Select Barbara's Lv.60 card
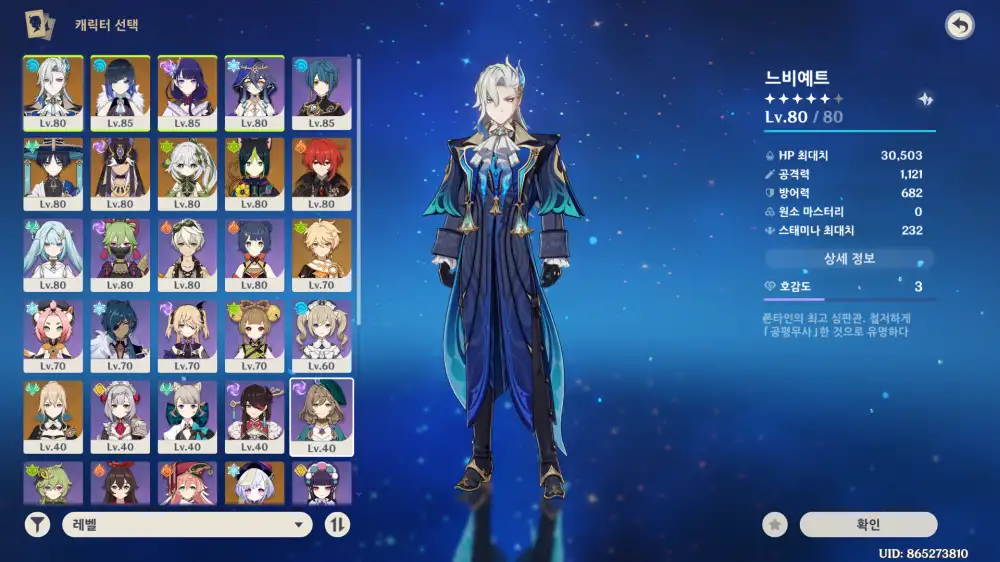 tap(322, 336)
